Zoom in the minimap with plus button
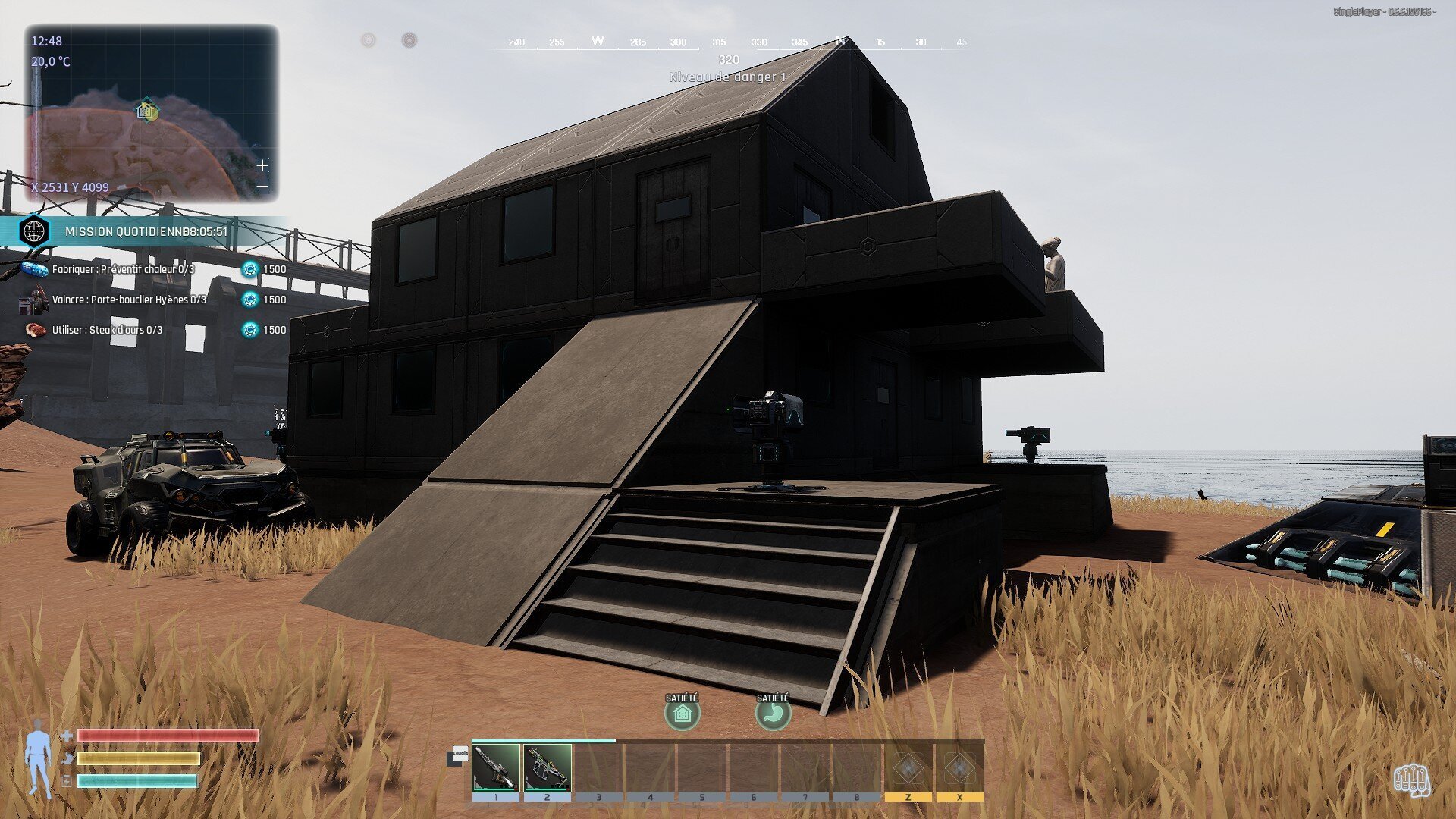The image size is (1456, 819). pyautogui.click(x=262, y=165)
